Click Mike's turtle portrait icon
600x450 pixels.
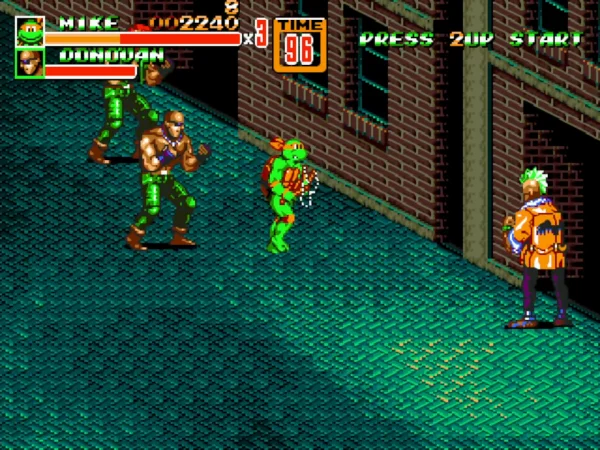tap(29, 31)
